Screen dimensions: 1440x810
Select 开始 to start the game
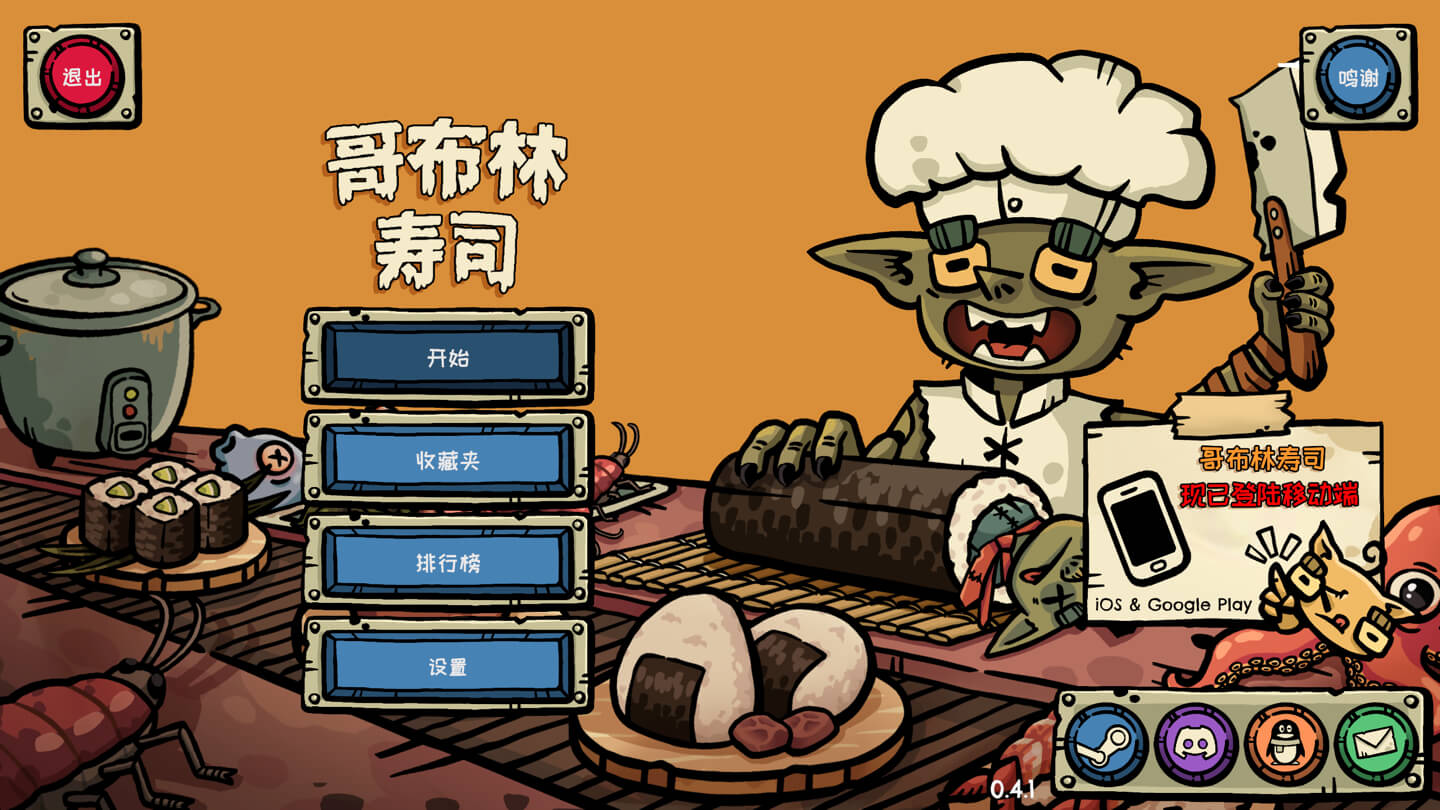[x=448, y=356]
